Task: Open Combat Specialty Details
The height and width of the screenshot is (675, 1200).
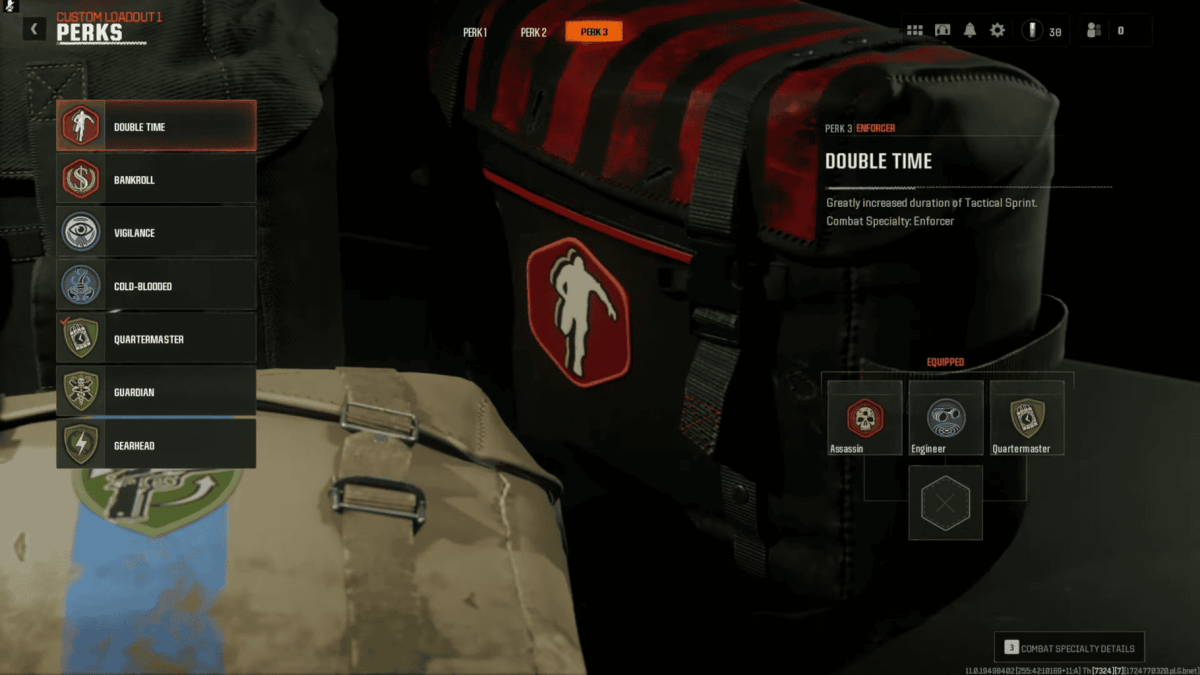Action: (1069, 648)
